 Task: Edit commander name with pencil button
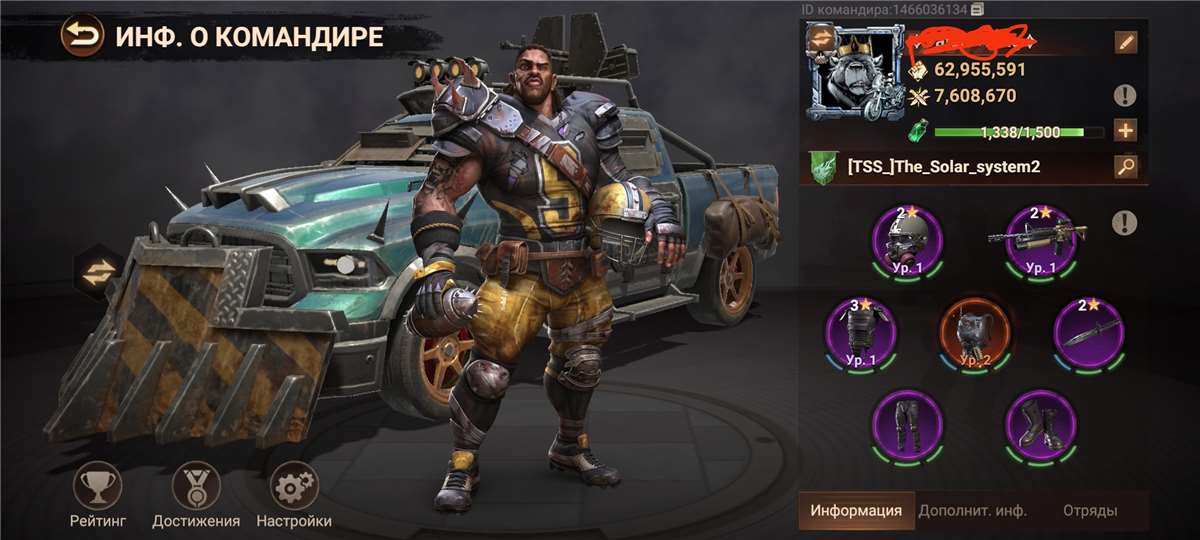[1126, 42]
